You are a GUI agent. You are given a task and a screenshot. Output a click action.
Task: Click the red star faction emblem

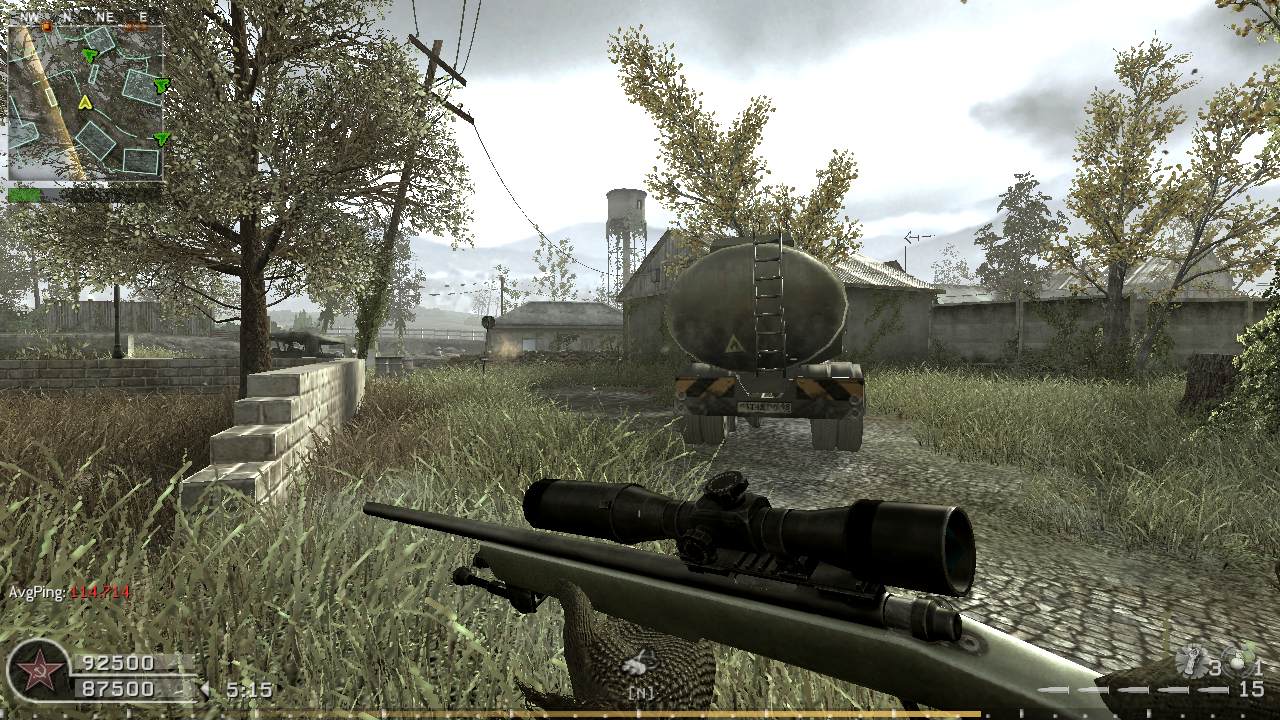tap(39, 669)
